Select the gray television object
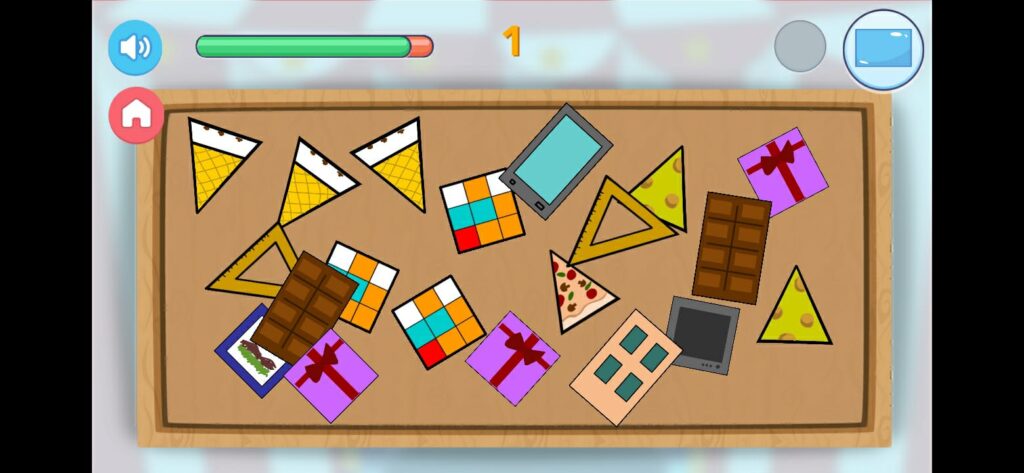Screen dimensions: 1024x473 coord(702,335)
